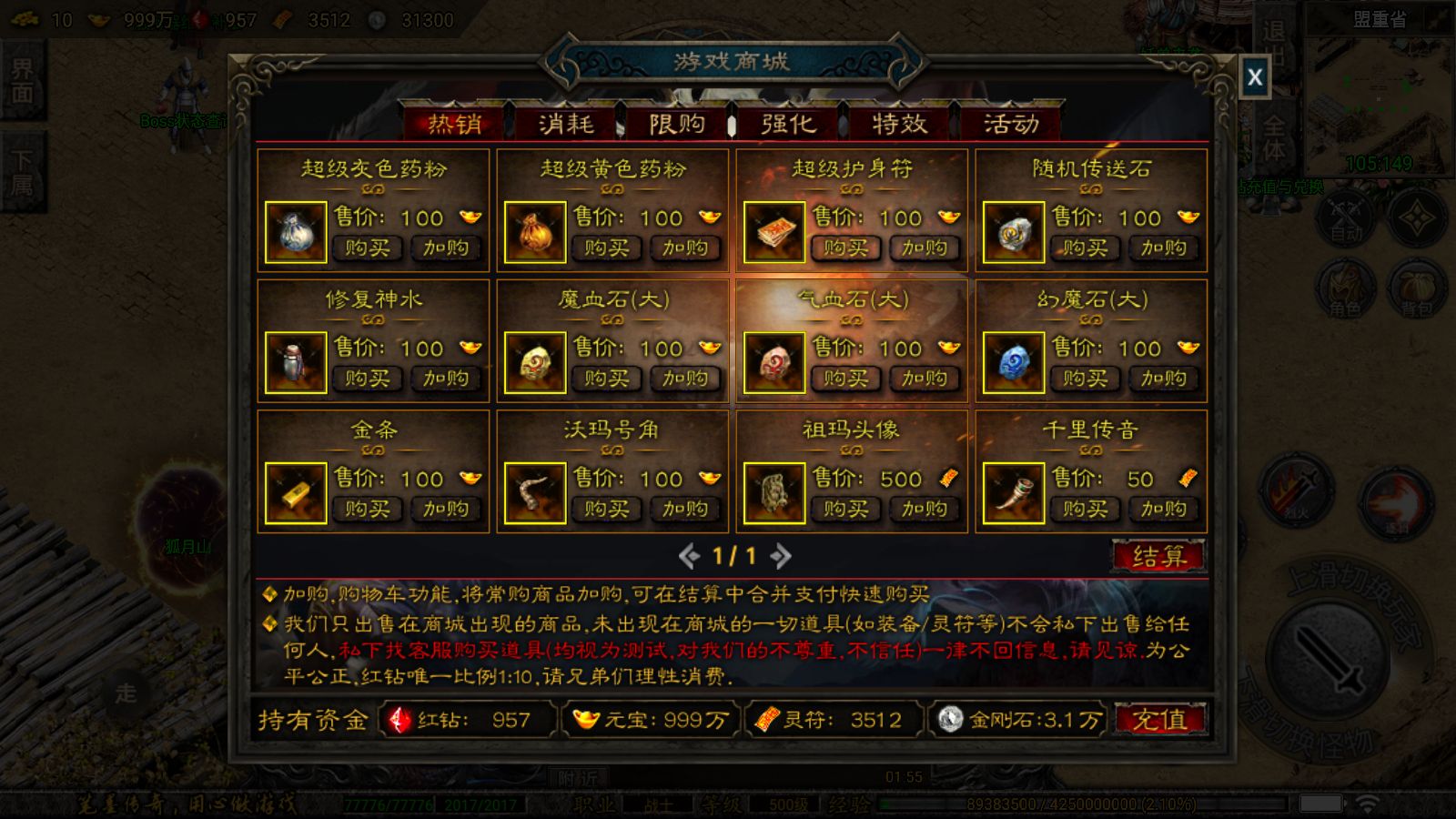Add 祖玛头像 to cart via 加购
This screenshot has height=819, width=1456.
925,510
